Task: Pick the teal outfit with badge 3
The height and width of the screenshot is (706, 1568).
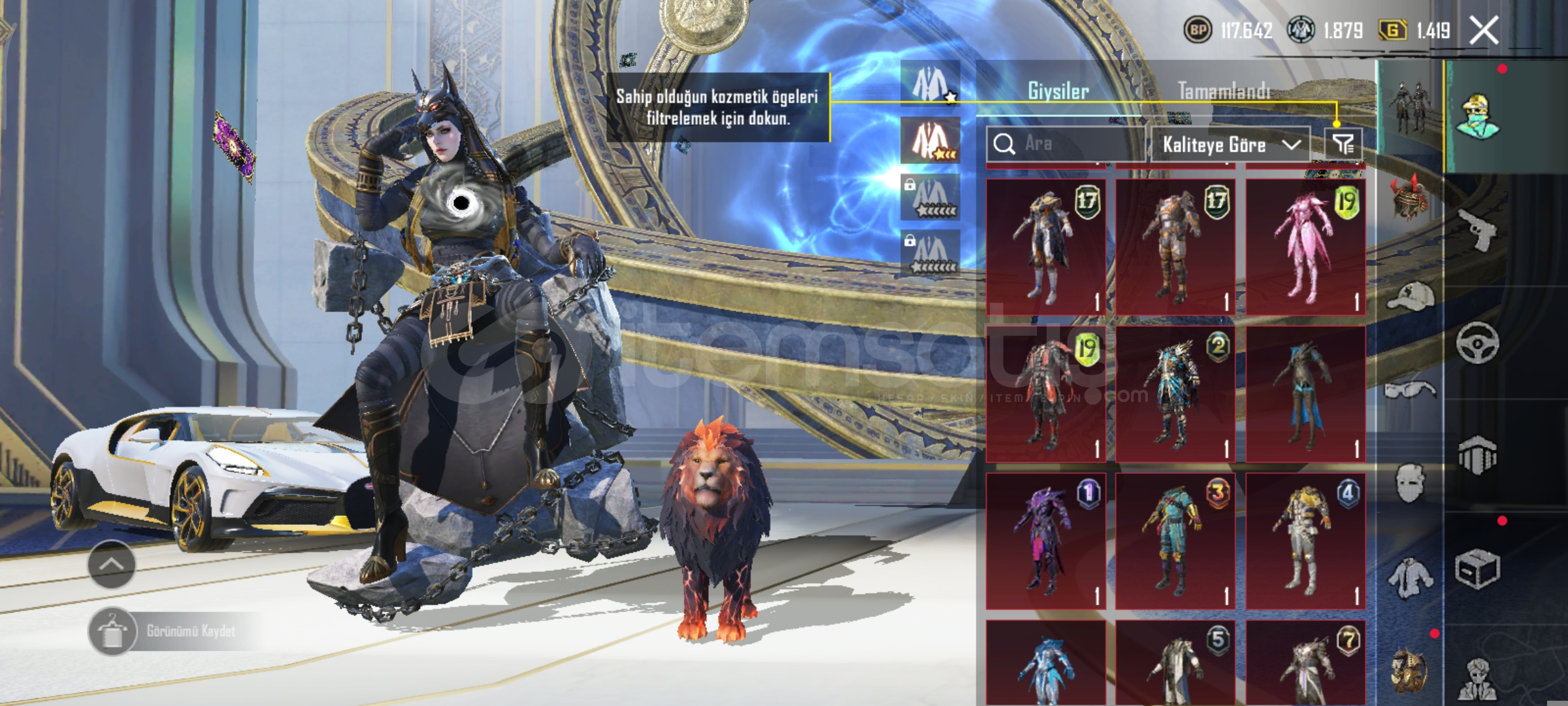Action: [x=1175, y=541]
